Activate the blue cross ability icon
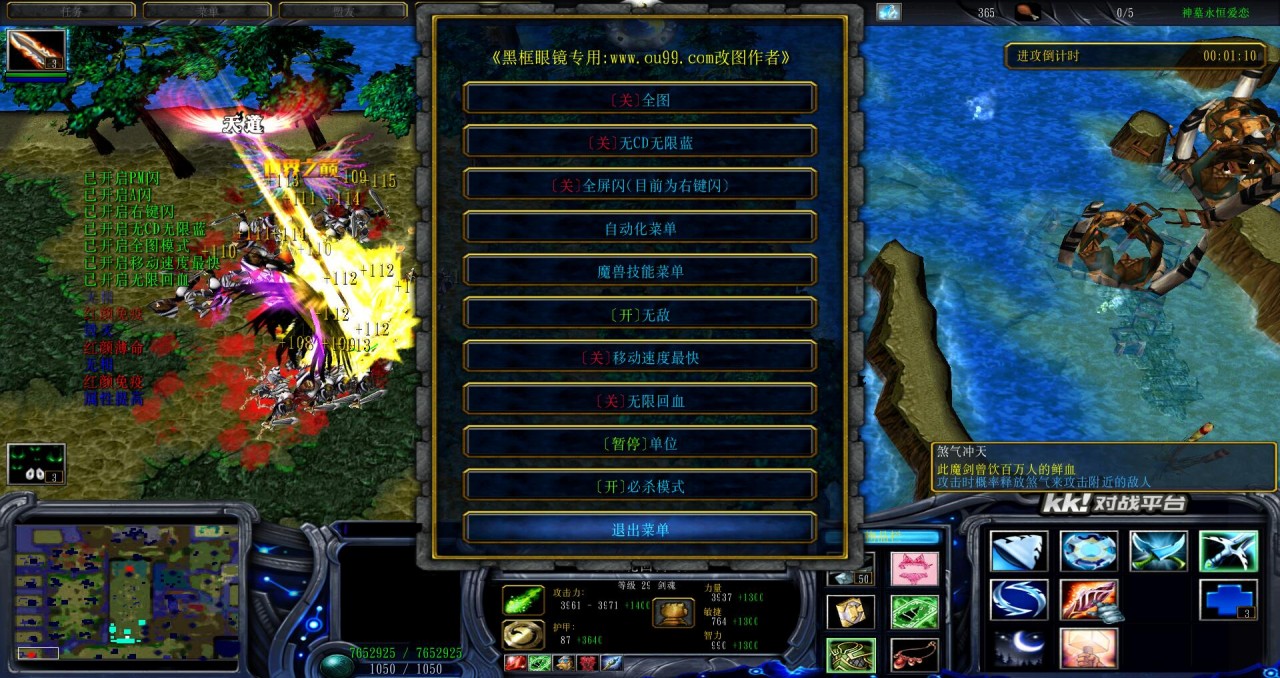Image resolution: width=1280 pixels, height=678 pixels. click(1228, 599)
